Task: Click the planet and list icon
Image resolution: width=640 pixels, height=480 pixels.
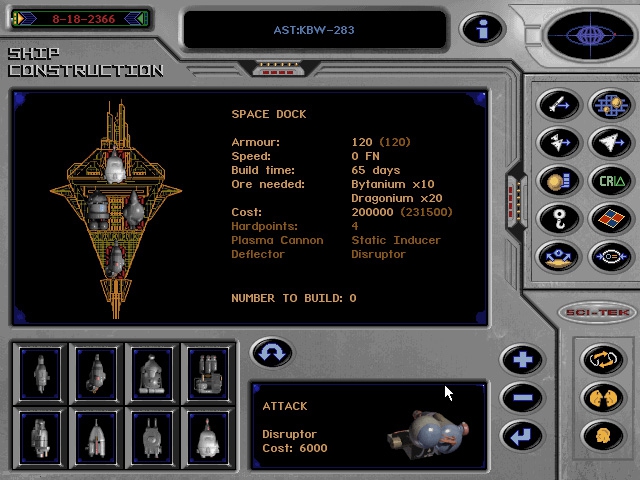Action: (x=558, y=181)
